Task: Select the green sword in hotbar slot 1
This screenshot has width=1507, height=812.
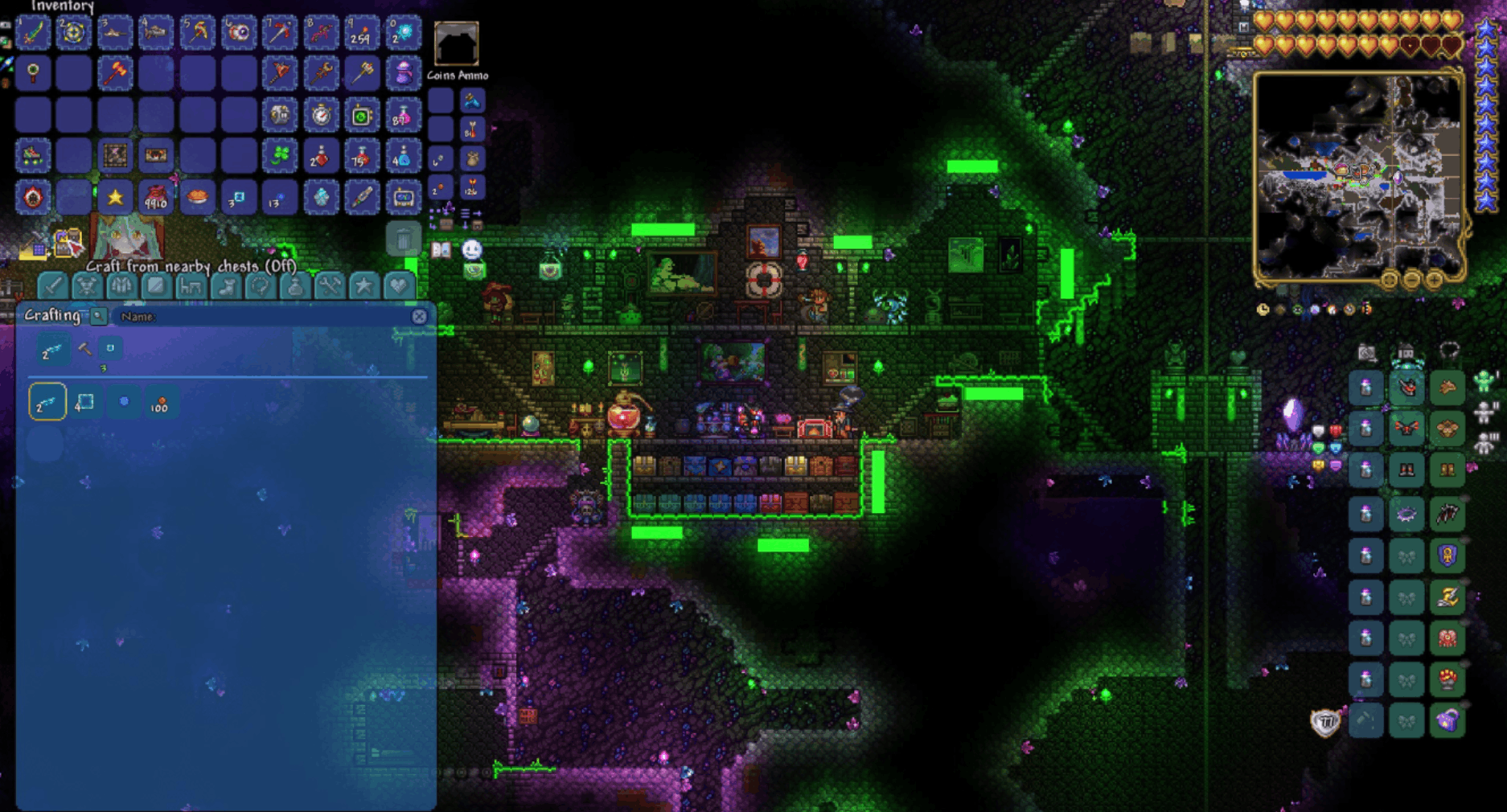Action: tap(33, 33)
